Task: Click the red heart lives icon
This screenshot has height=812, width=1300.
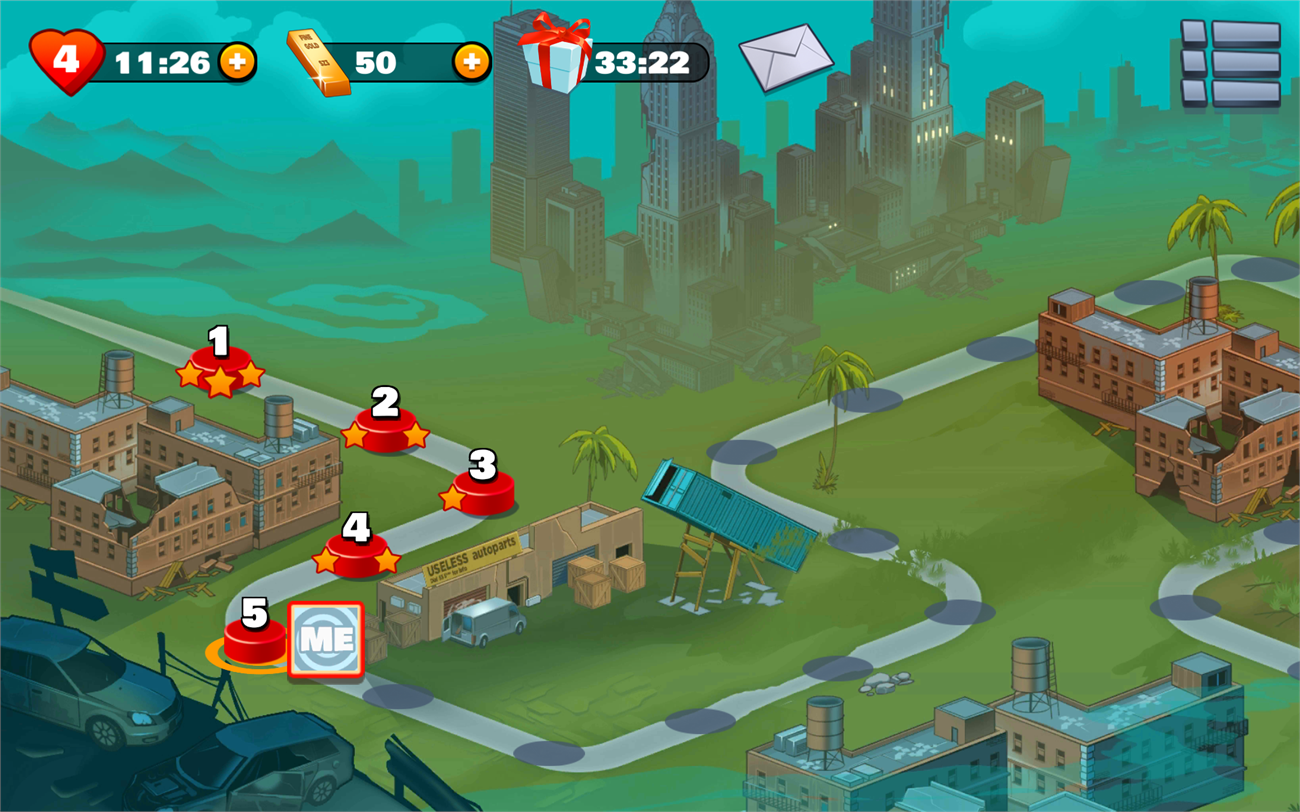Action: click(67, 61)
